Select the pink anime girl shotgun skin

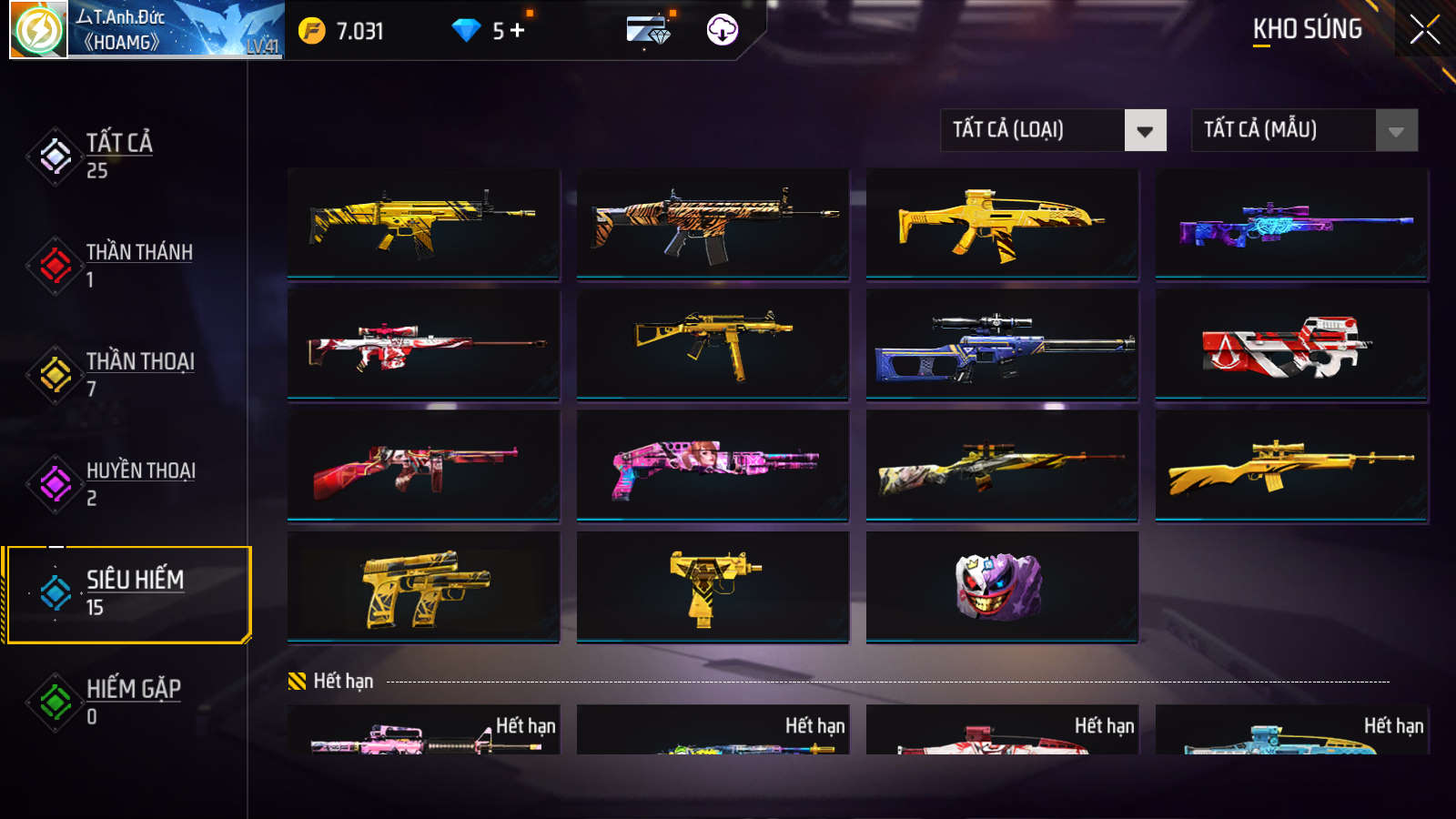point(713,466)
